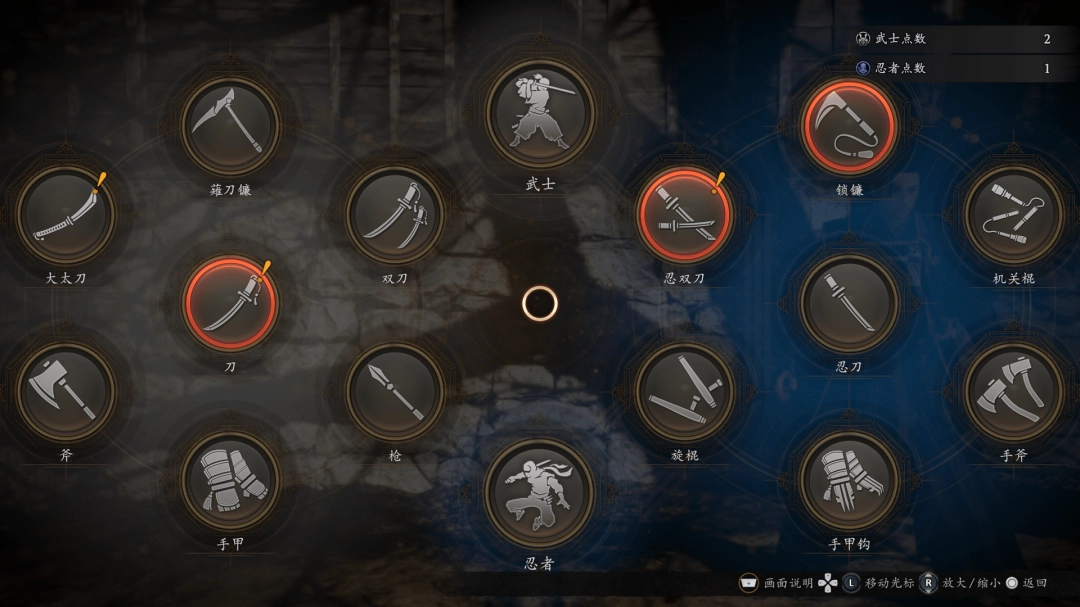This screenshot has width=1080, height=607.
Task: Open the 忍刀 ninja sword node
Action: pos(849,303)
